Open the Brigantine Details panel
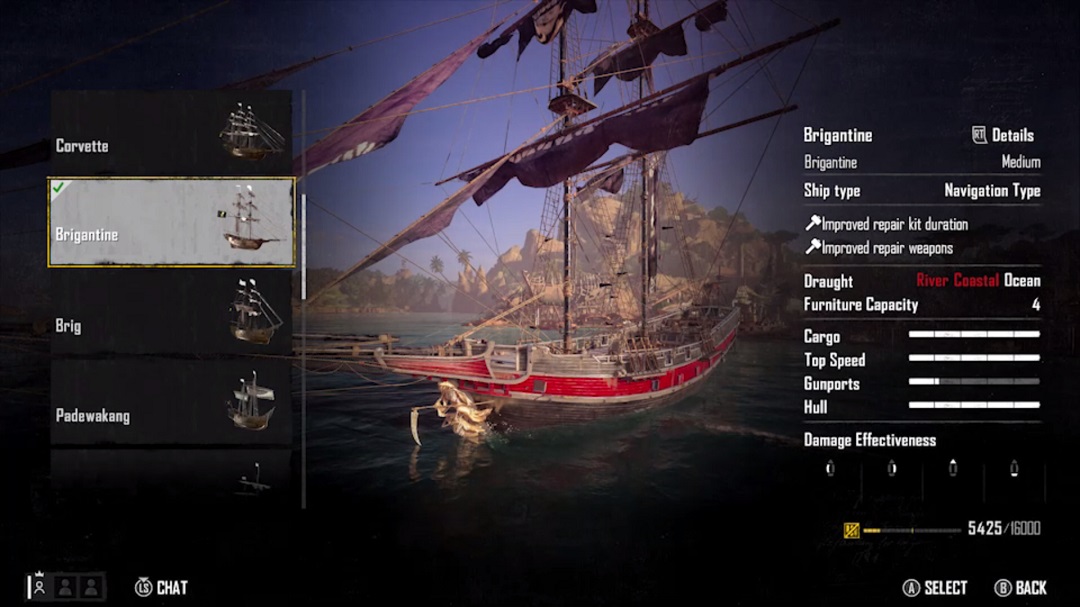Viewport: 1080px width, 607px height. (x=1003, y=135)
